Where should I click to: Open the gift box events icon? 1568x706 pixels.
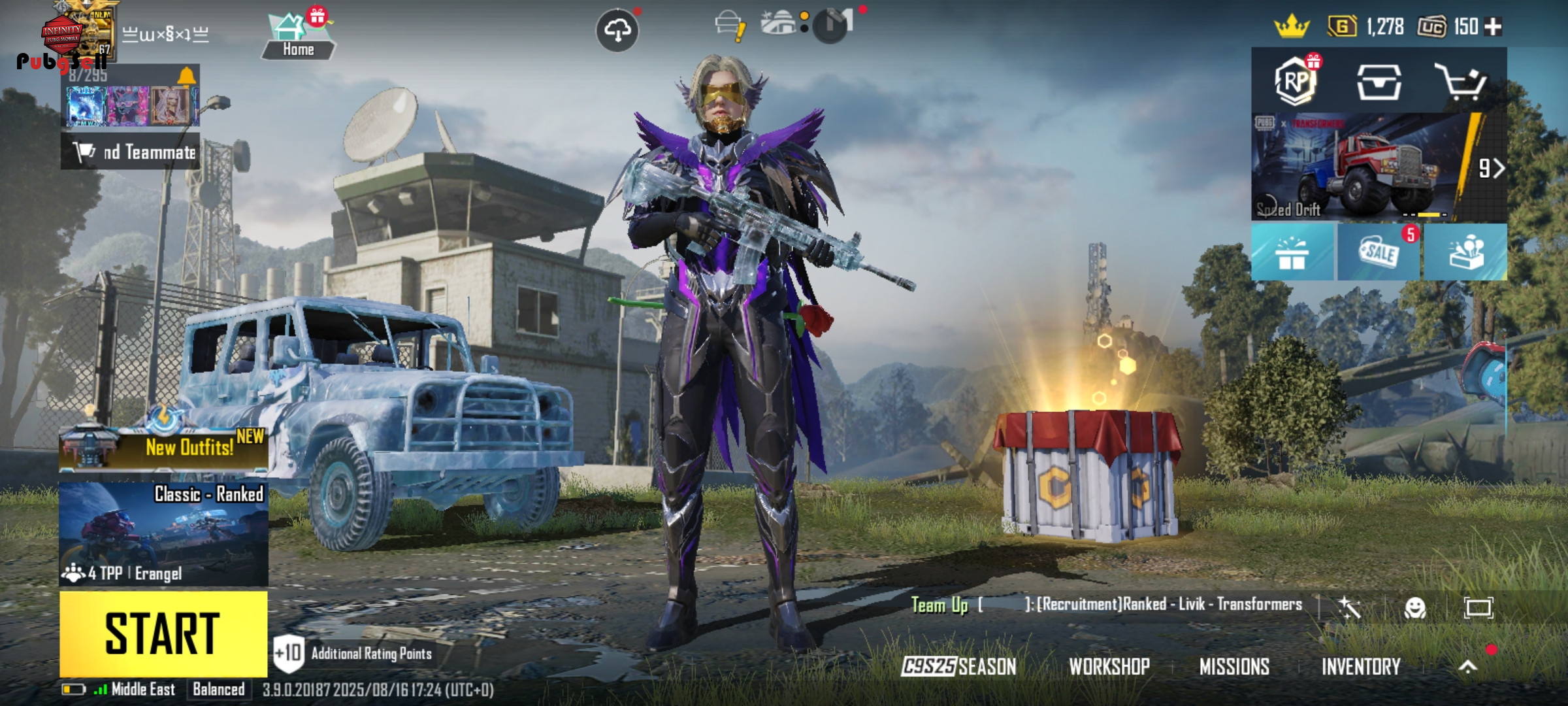(x=1292, y=252)
